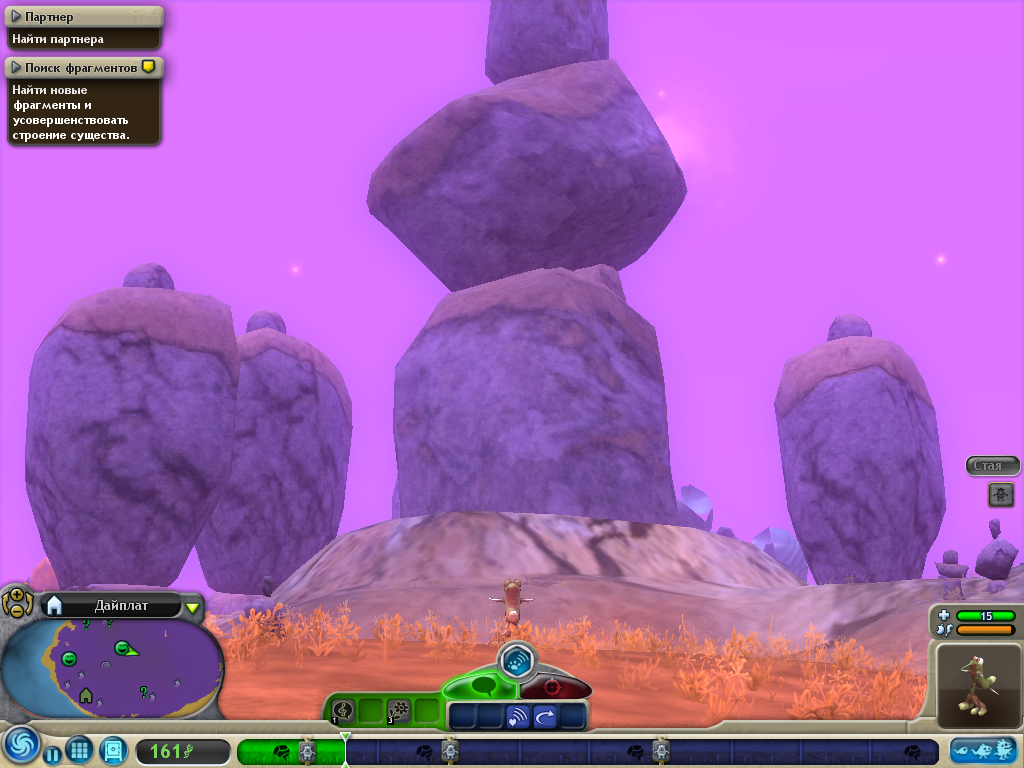Activate the Sing social ability

point(343,711)
